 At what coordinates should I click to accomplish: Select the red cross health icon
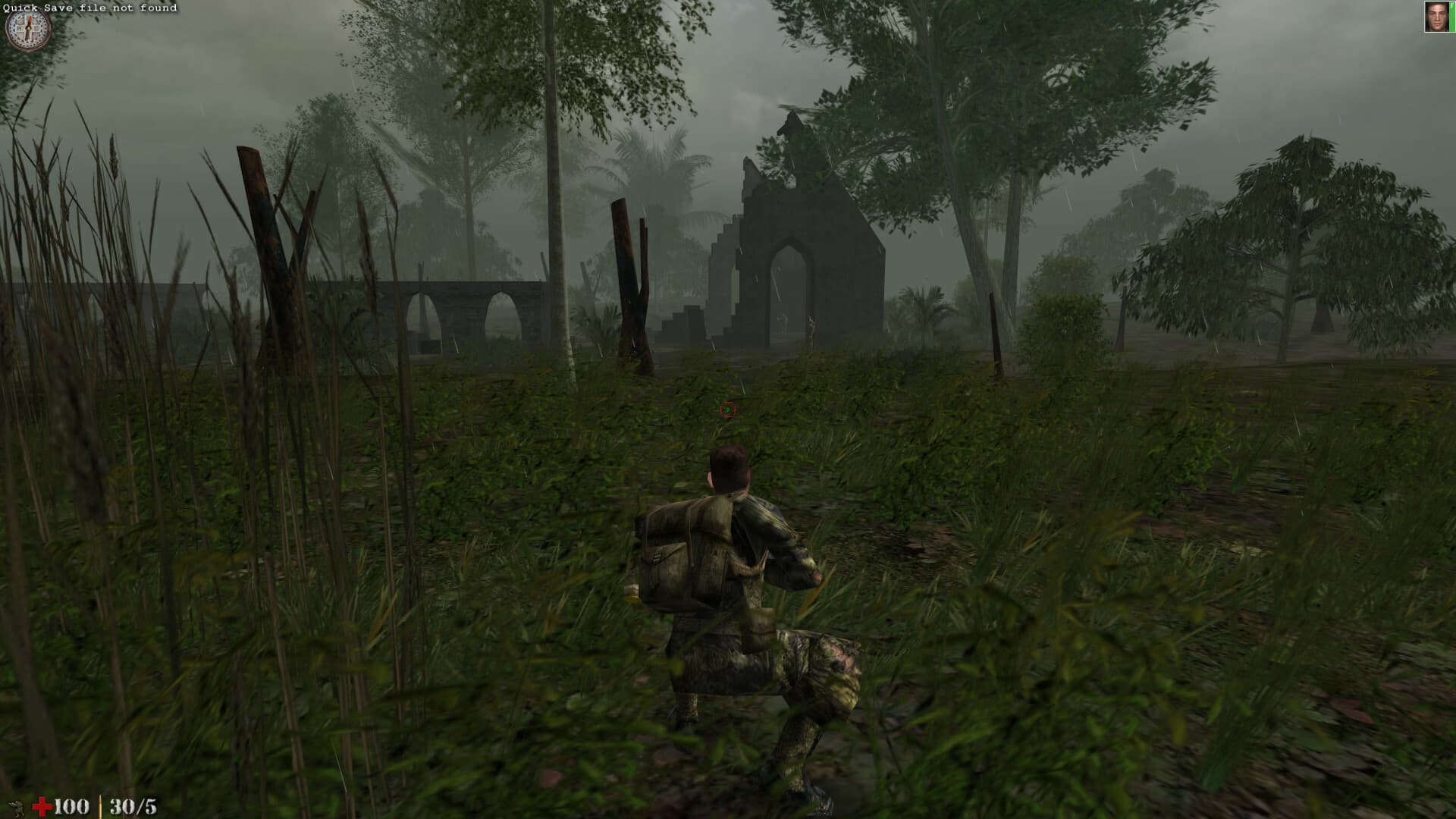click(42, 805)
